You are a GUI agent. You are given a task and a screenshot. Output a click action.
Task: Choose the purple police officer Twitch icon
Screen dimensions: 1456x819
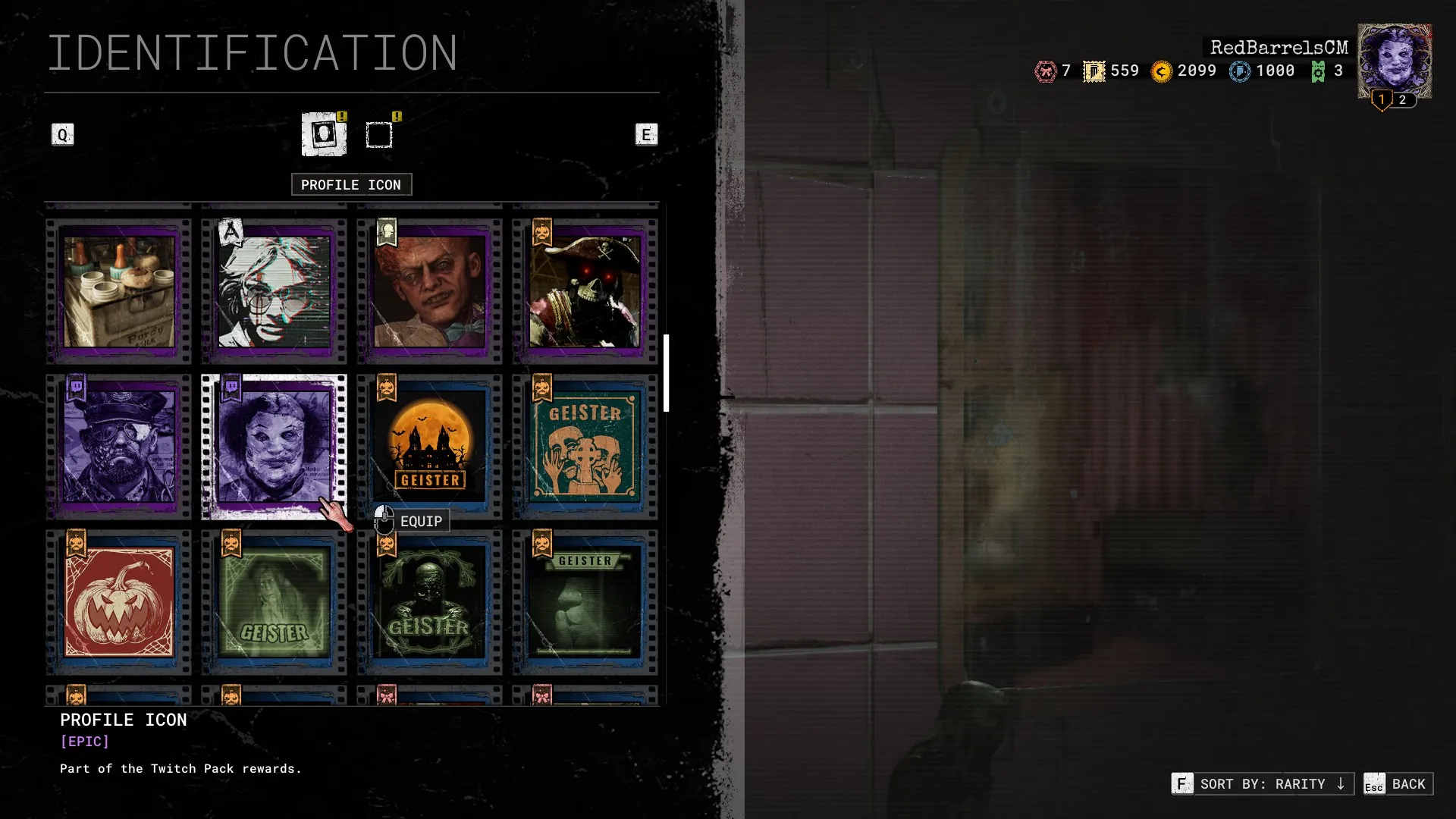119,447
